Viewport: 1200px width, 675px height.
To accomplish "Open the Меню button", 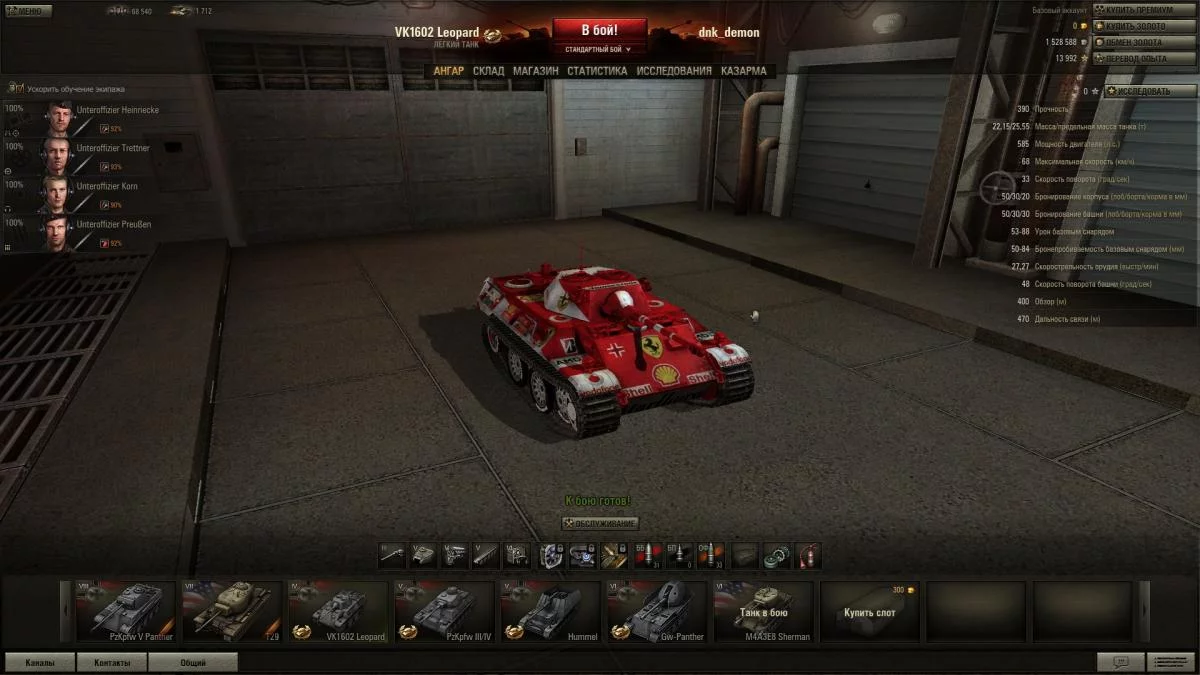I will pyautogui.click(x=27, y=11).
